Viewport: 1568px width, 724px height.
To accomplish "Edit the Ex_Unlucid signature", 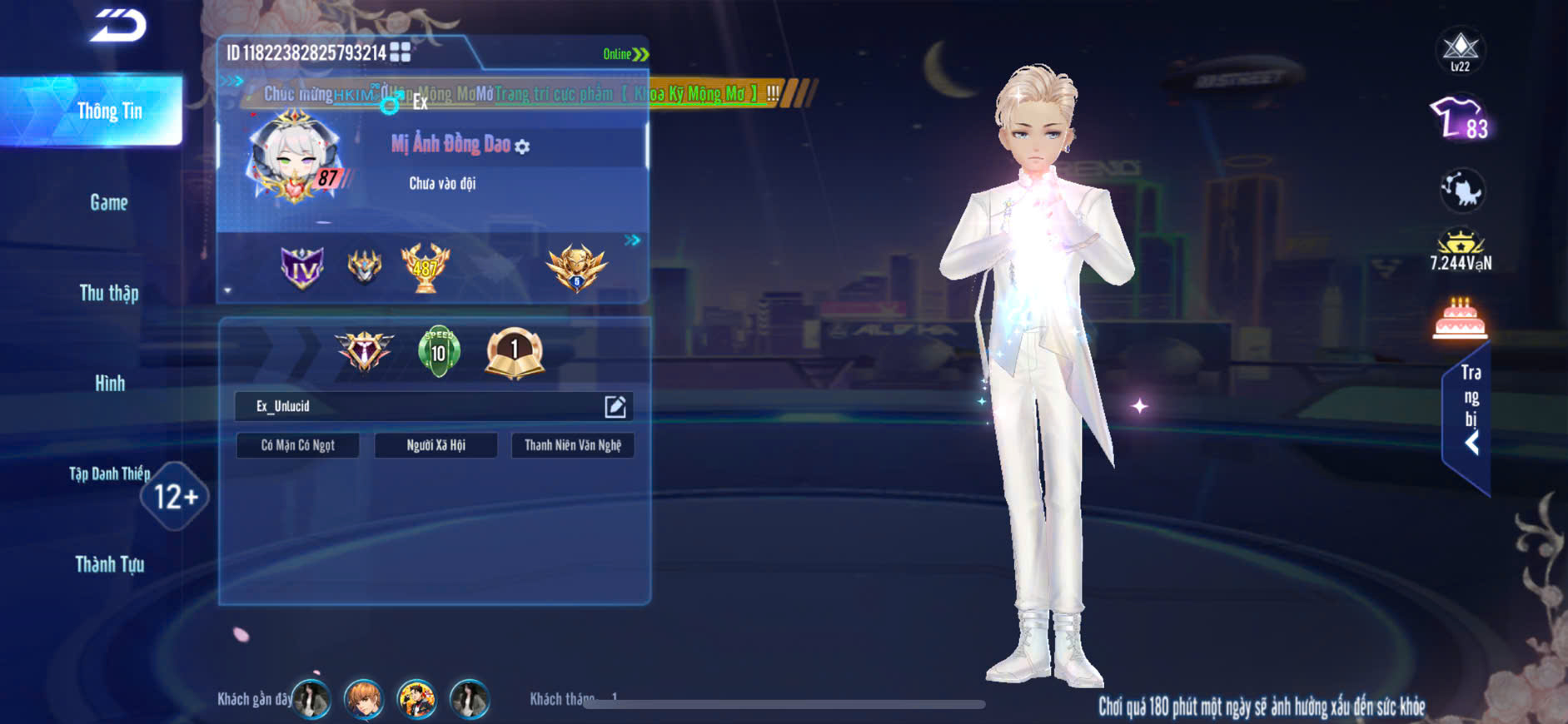I will 615,406.
